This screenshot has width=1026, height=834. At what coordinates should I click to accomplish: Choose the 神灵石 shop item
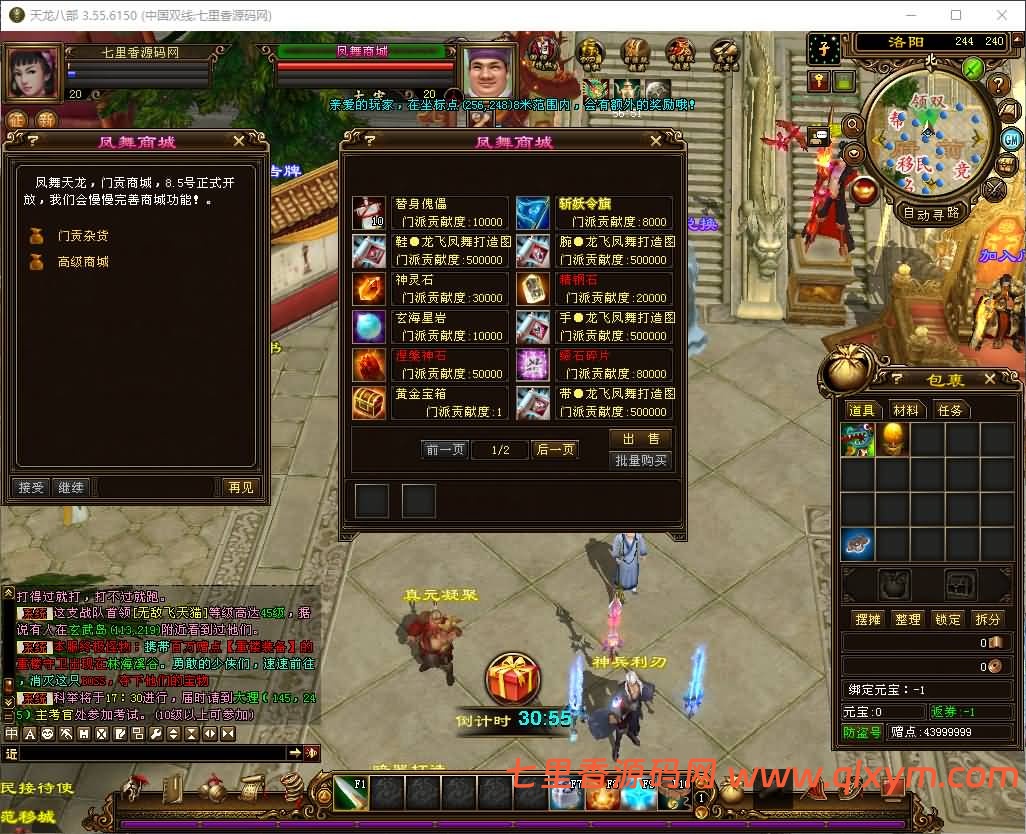[x=369, y=288]
